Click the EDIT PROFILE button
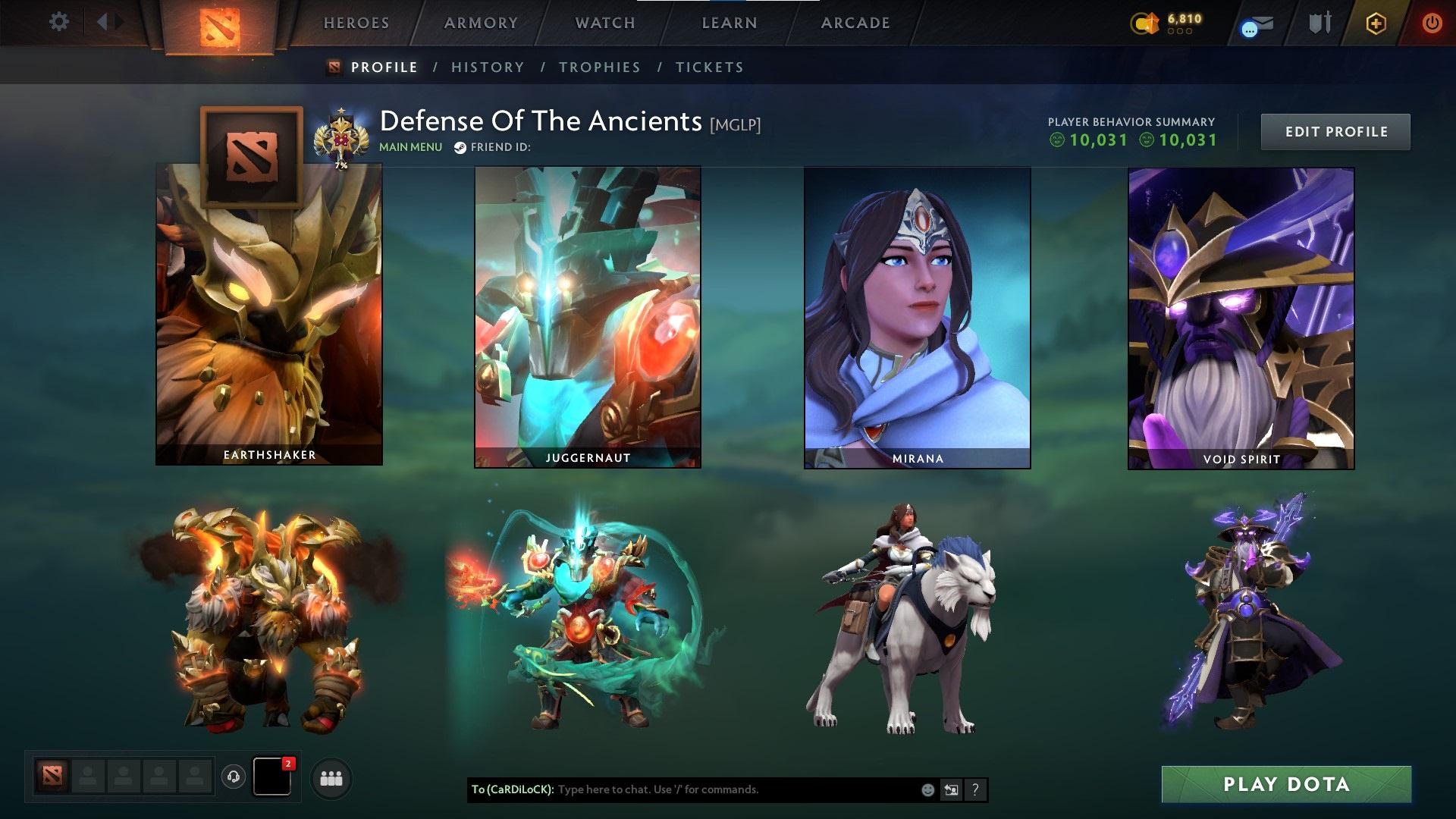The image size is (1456, 819). pyautogui.click(x=1335, y=131)
